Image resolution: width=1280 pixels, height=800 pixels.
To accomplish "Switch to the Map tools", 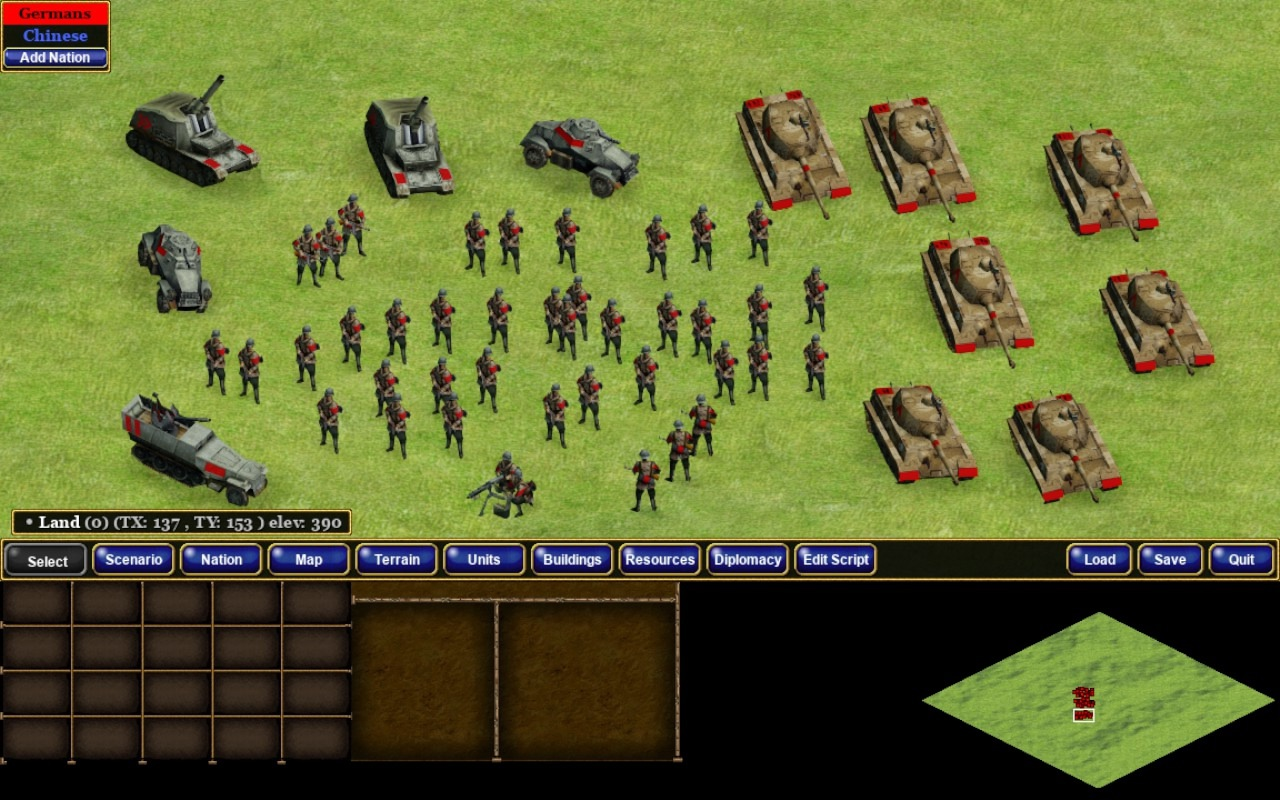I will [309, 559].
